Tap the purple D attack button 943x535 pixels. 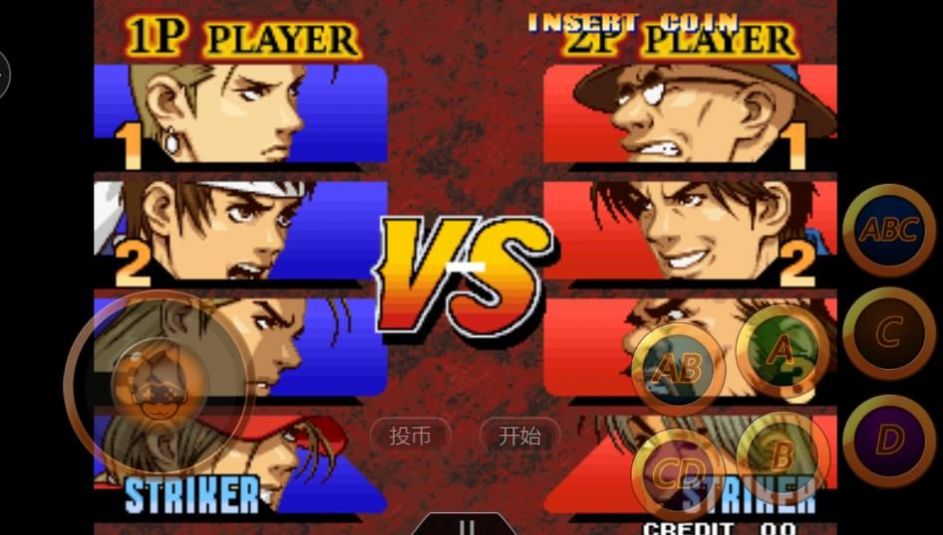[x=888, y=440]
